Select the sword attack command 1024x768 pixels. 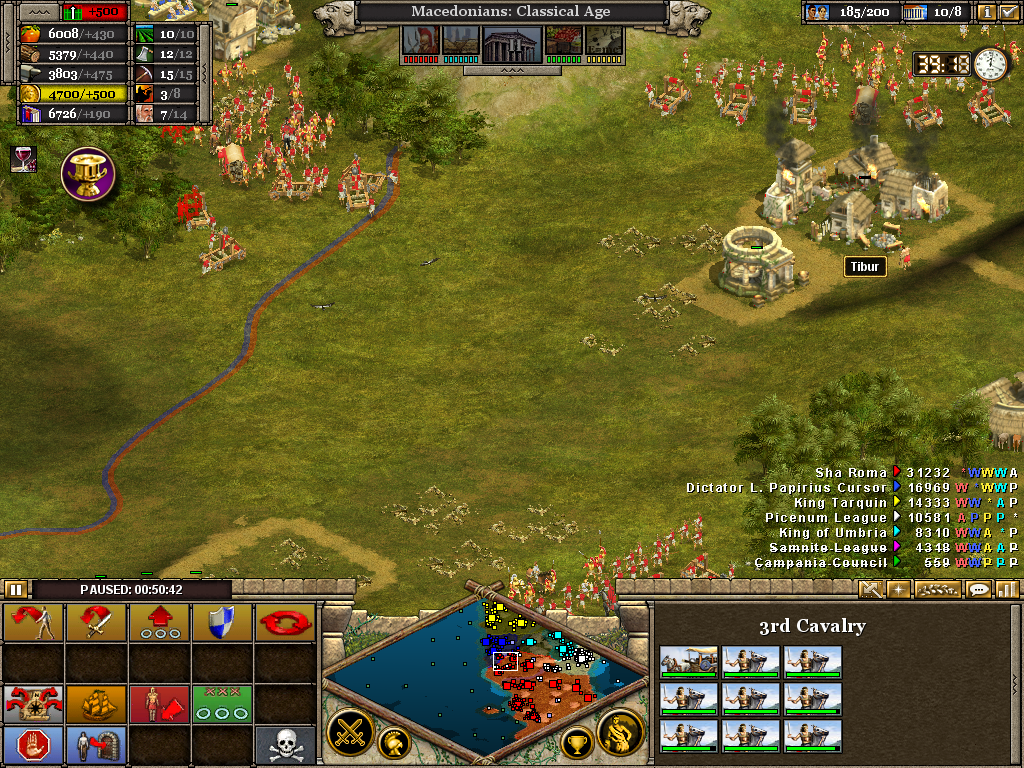pos(96,622)
